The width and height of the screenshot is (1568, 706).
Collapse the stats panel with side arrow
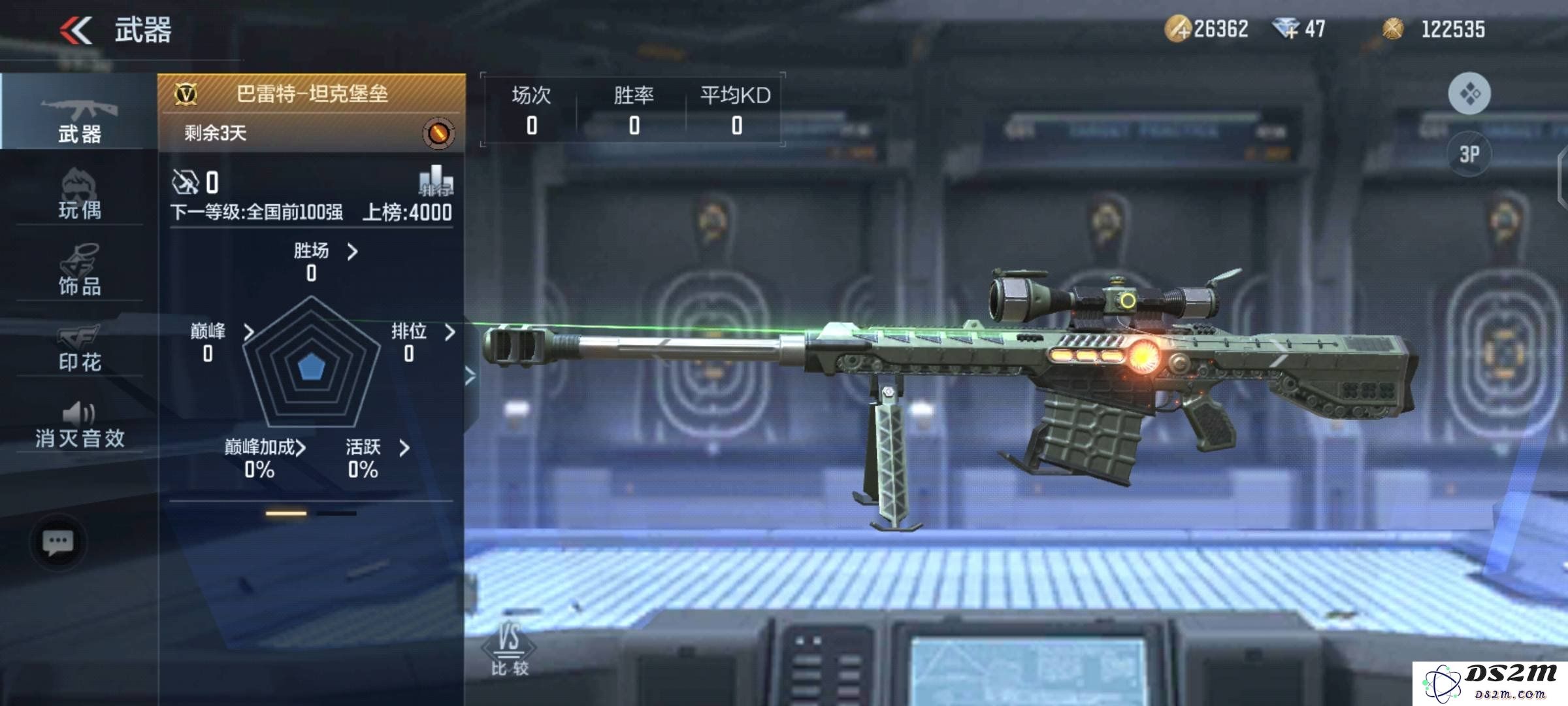pyautogui.click(x=470, y=376)
